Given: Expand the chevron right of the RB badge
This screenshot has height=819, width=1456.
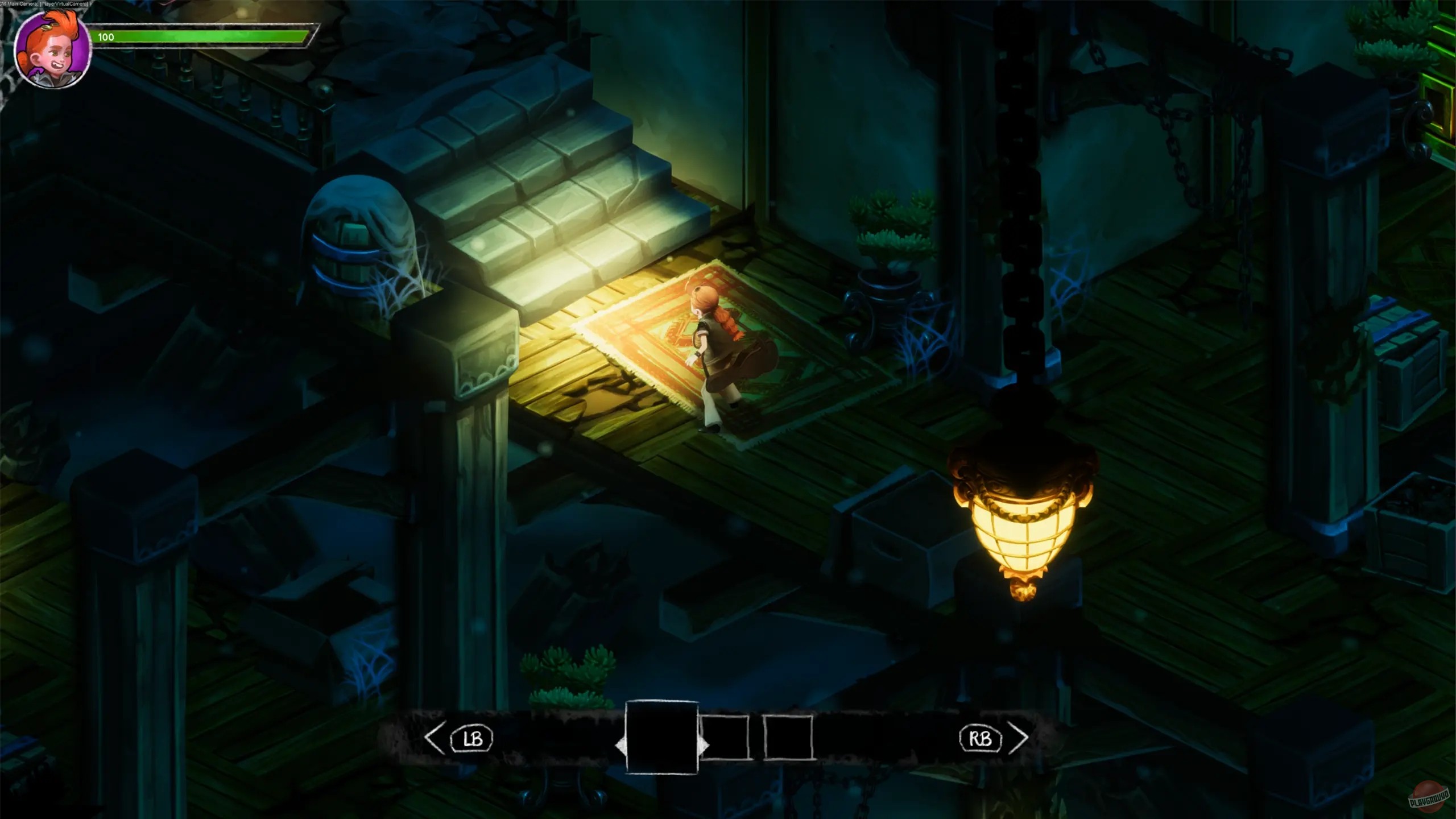Looking at the screenshot, I should (1017, 739).
